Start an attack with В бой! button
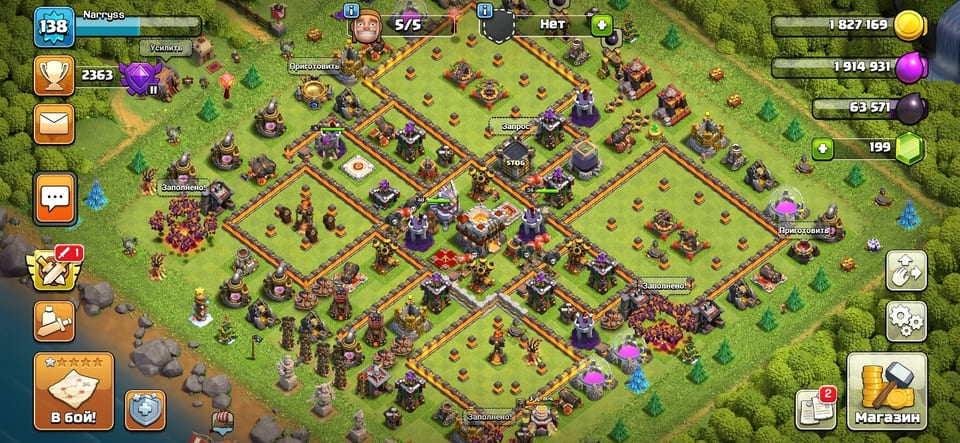Image resolution: width=960 pixels, height=443 pixels. (73, 390)
